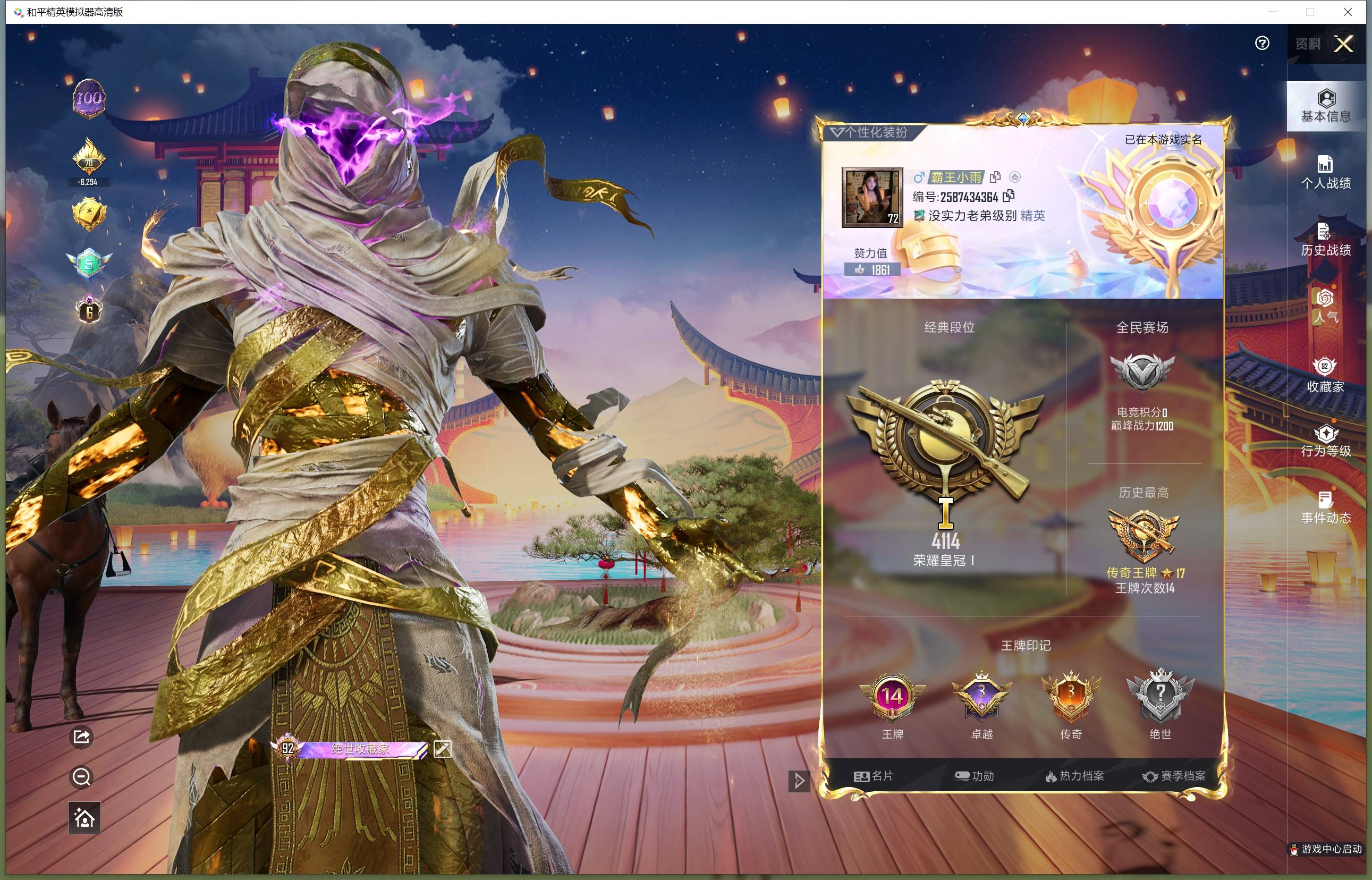Zoom out with the magnifier icon
The image size is (1372, 880).
(81, 776)
